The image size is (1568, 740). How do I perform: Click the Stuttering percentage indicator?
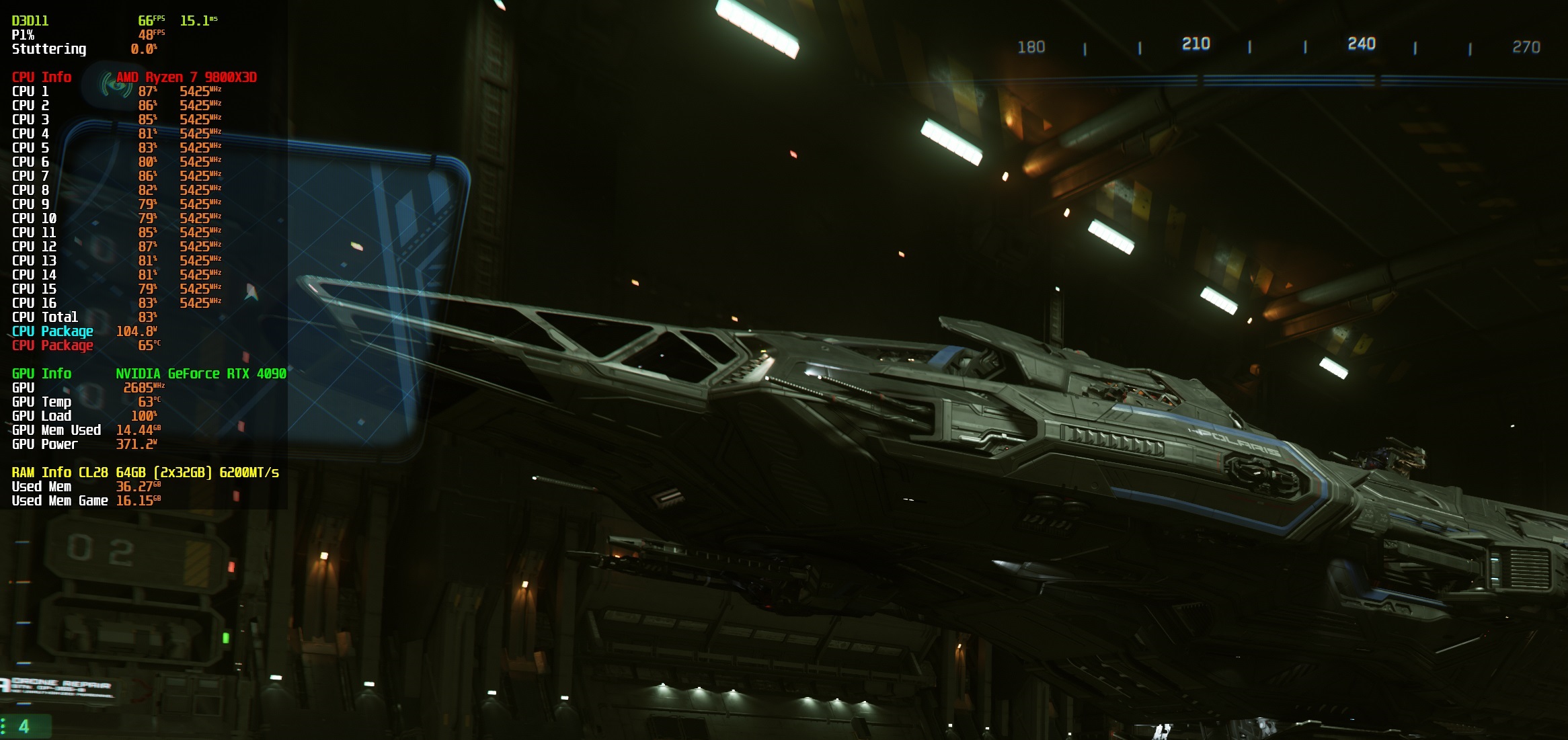(x=48, y=50)
